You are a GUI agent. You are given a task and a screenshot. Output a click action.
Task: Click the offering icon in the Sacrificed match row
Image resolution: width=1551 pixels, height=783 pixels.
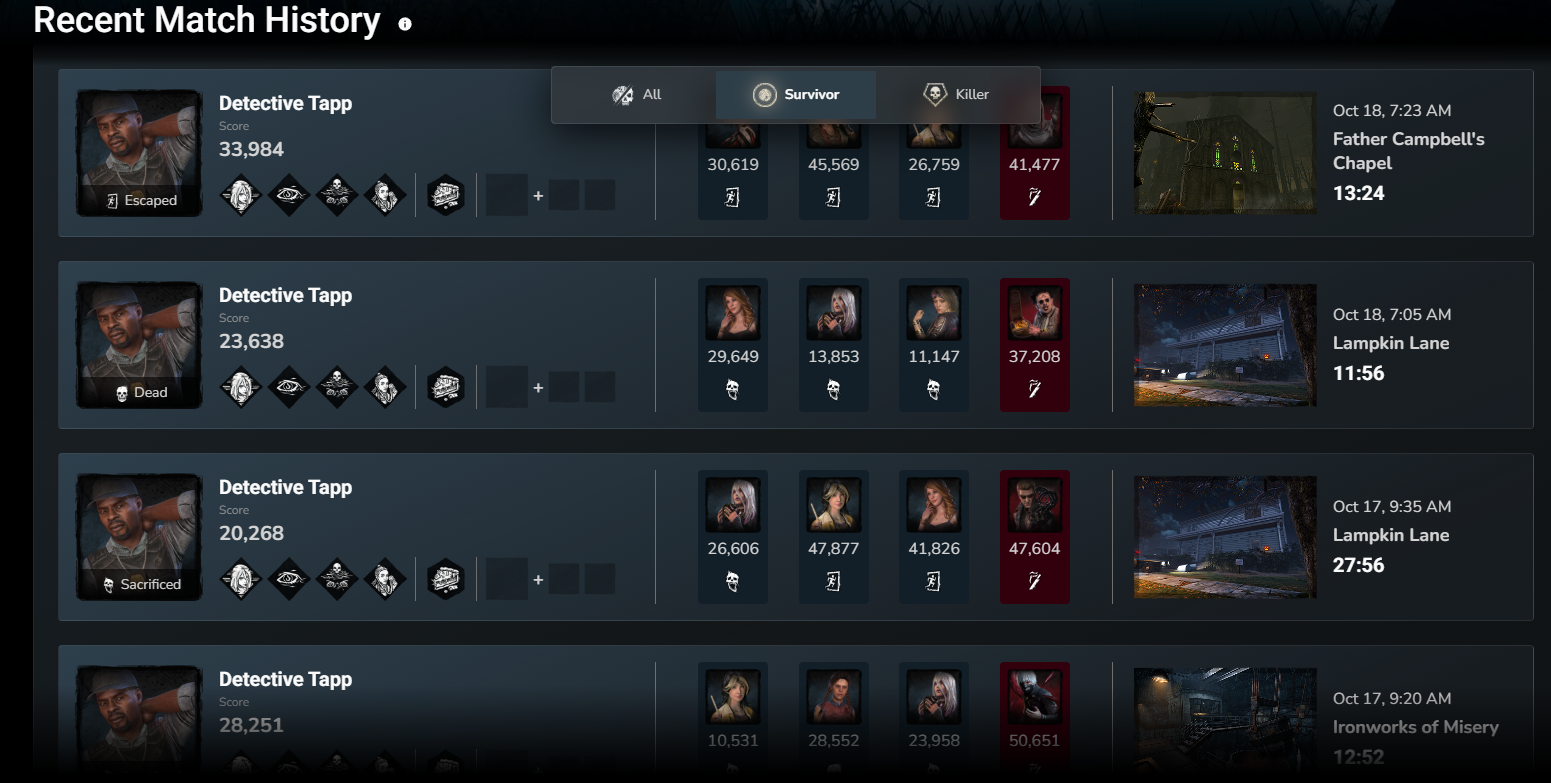click(444, 578)
